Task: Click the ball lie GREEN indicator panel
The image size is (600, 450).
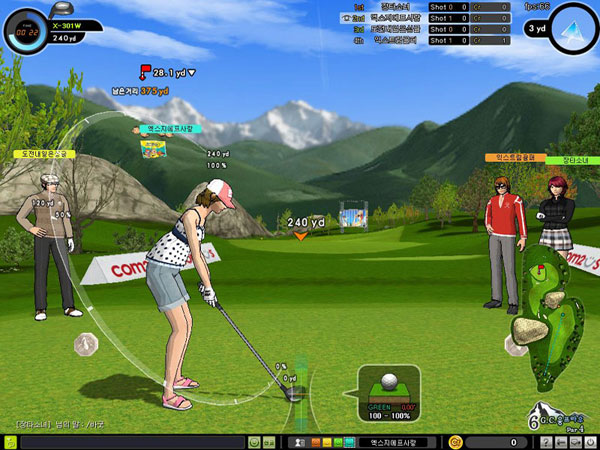Action: coord(388,391)
